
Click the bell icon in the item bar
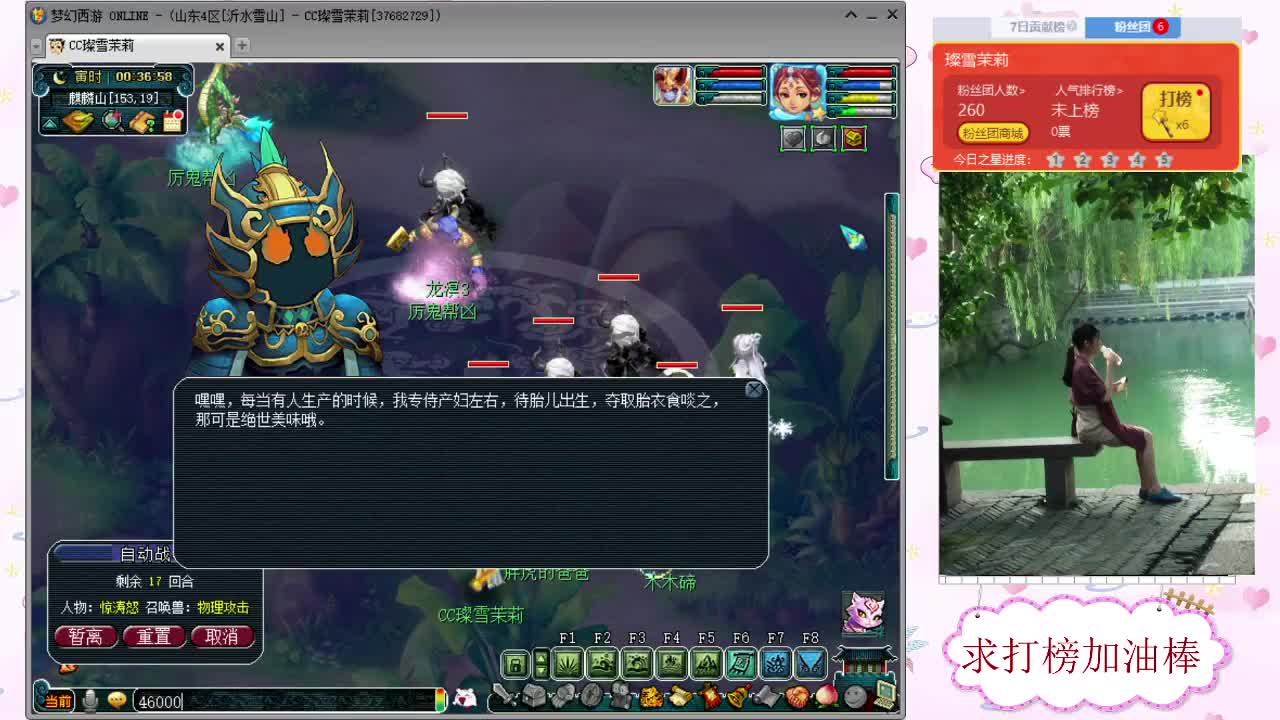point(737,697)
